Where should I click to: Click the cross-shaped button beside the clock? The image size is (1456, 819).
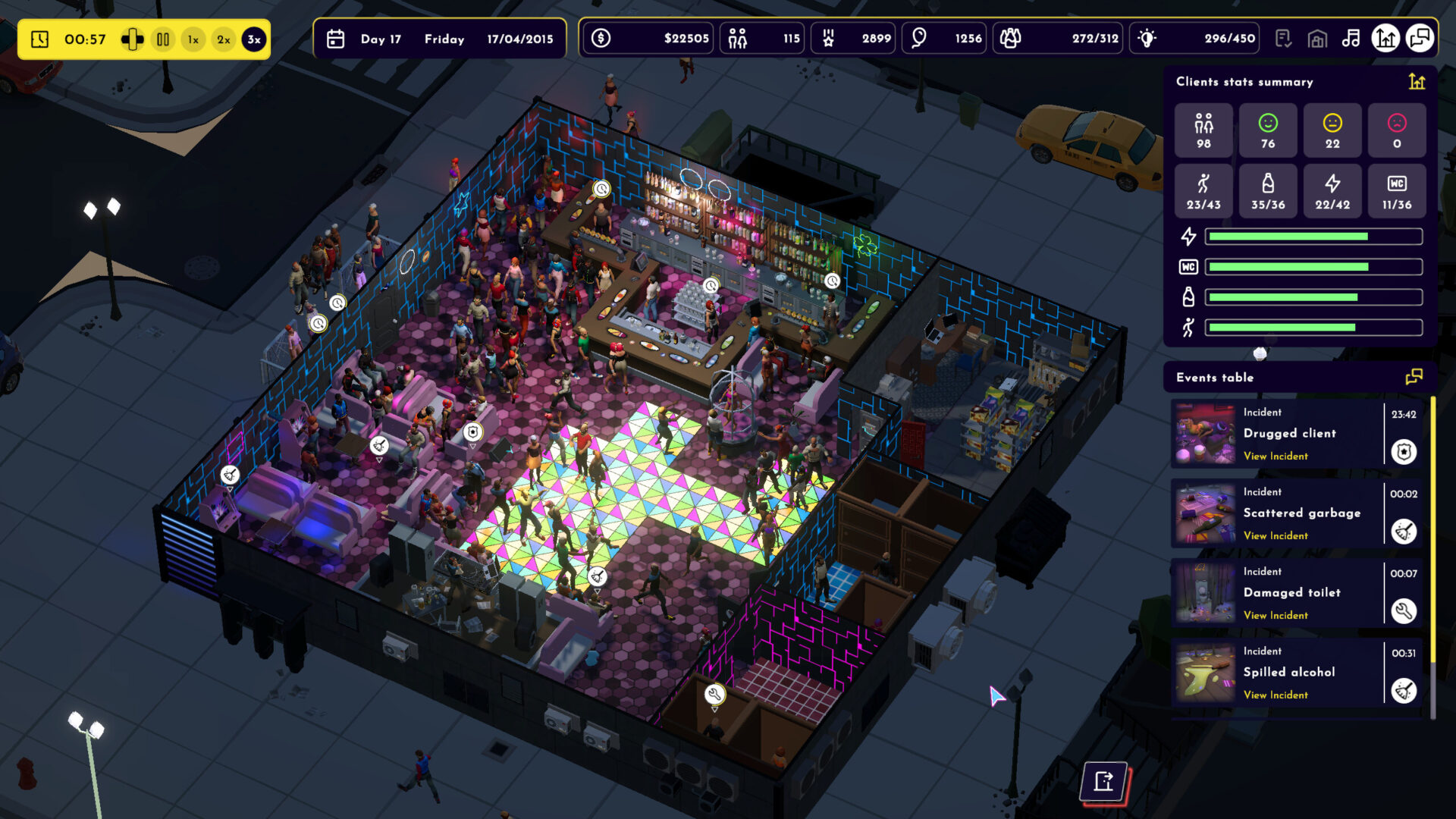pos(132,39)
